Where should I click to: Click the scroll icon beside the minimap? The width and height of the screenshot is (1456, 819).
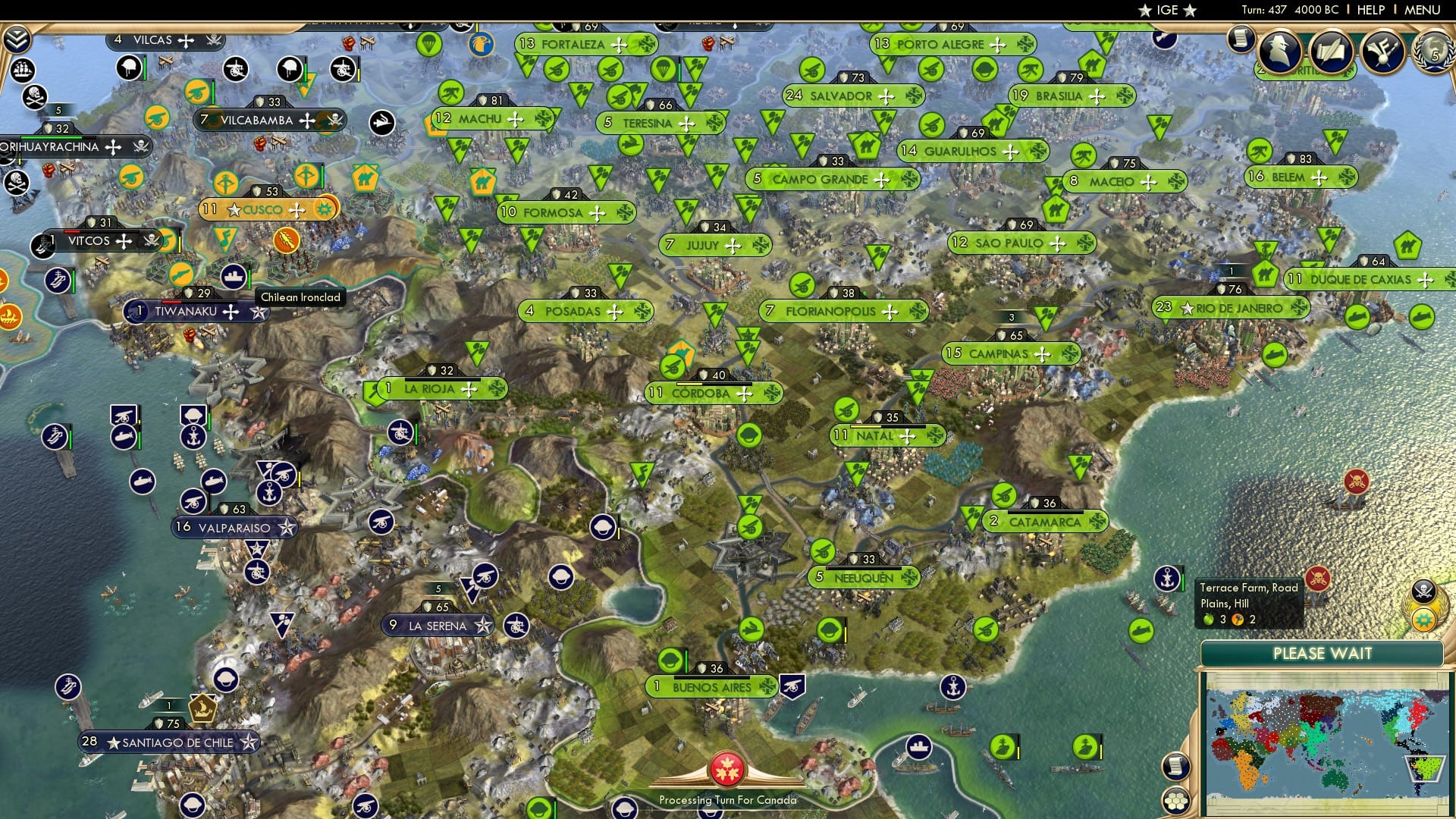tap(1175, 767)
